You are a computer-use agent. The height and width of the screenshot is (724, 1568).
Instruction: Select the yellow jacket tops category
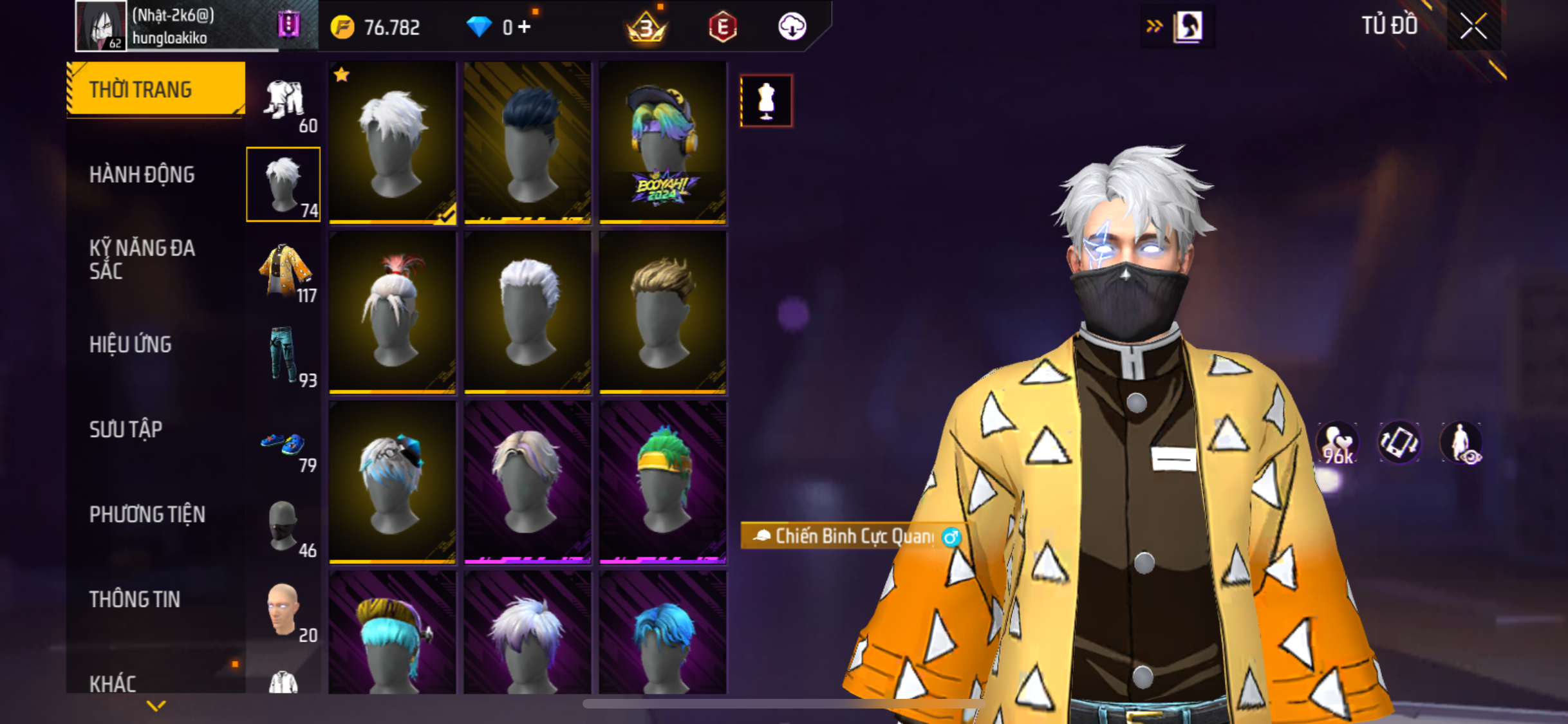285,271
